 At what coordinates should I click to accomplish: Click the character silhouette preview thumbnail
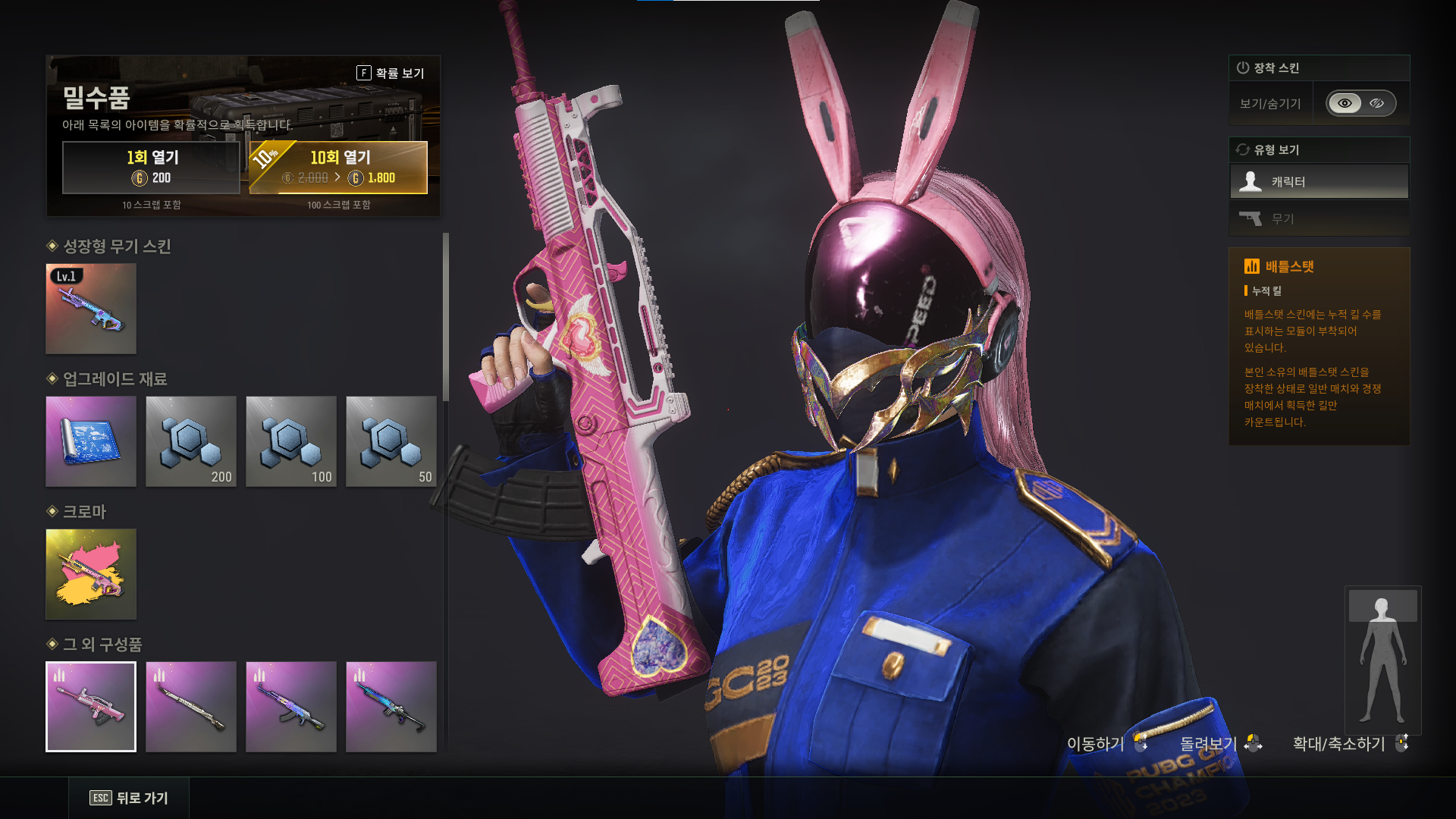(x=1382, y=660)
